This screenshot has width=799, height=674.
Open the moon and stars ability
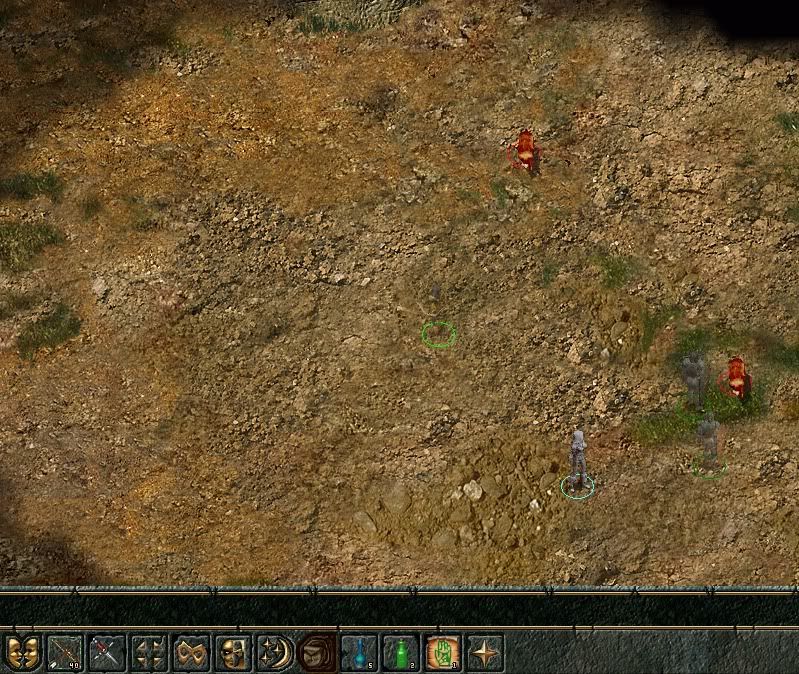click(x=275, y=653)
